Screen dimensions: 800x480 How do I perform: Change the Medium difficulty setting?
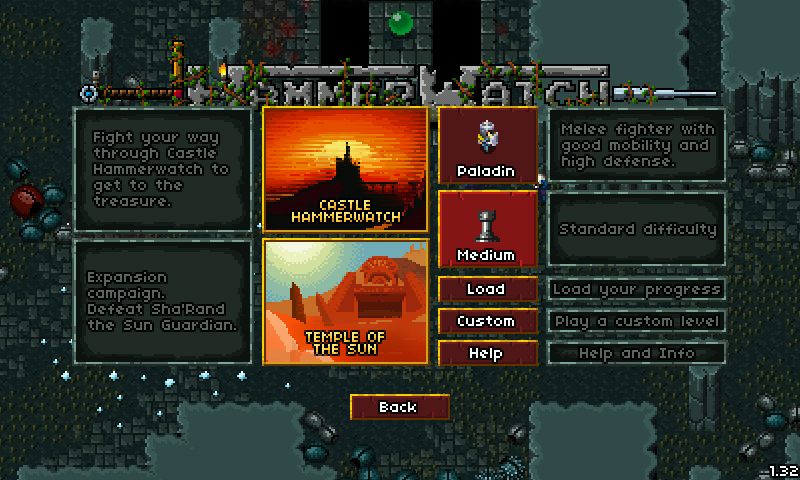pos(487,229)
